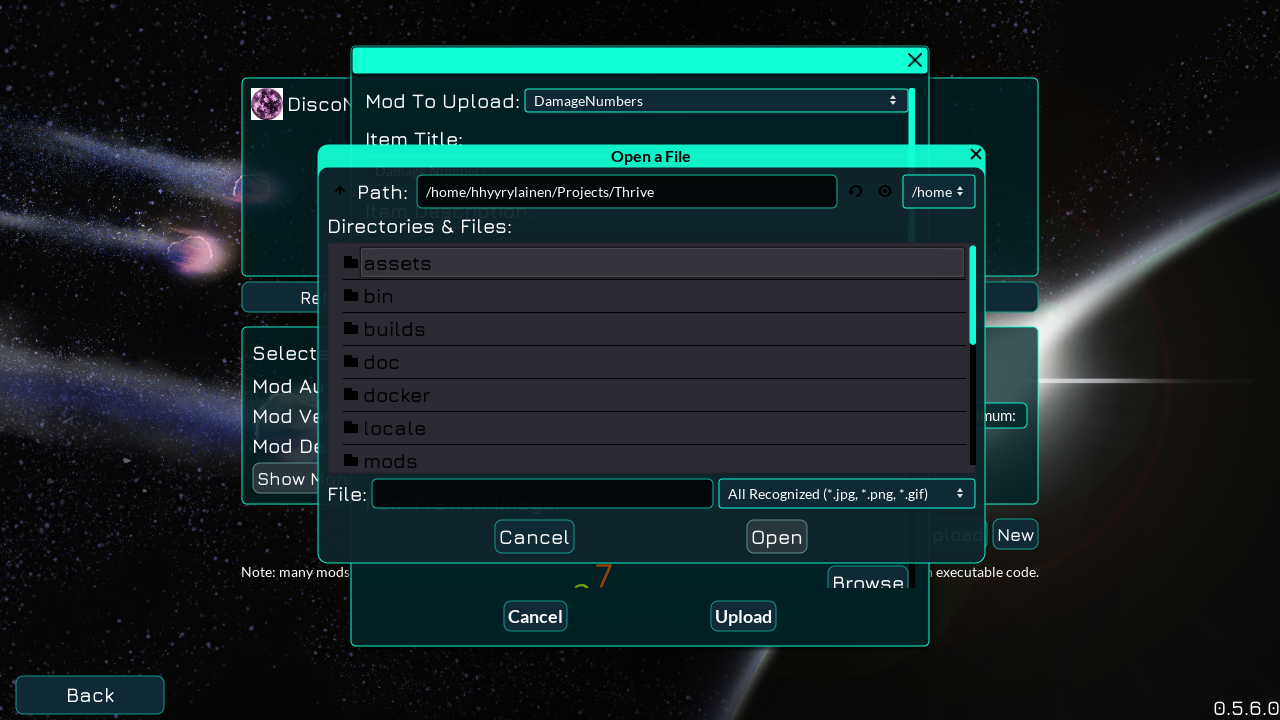Click the File name input field
This screenshot has width=1280, height=720.
point(541,493)
